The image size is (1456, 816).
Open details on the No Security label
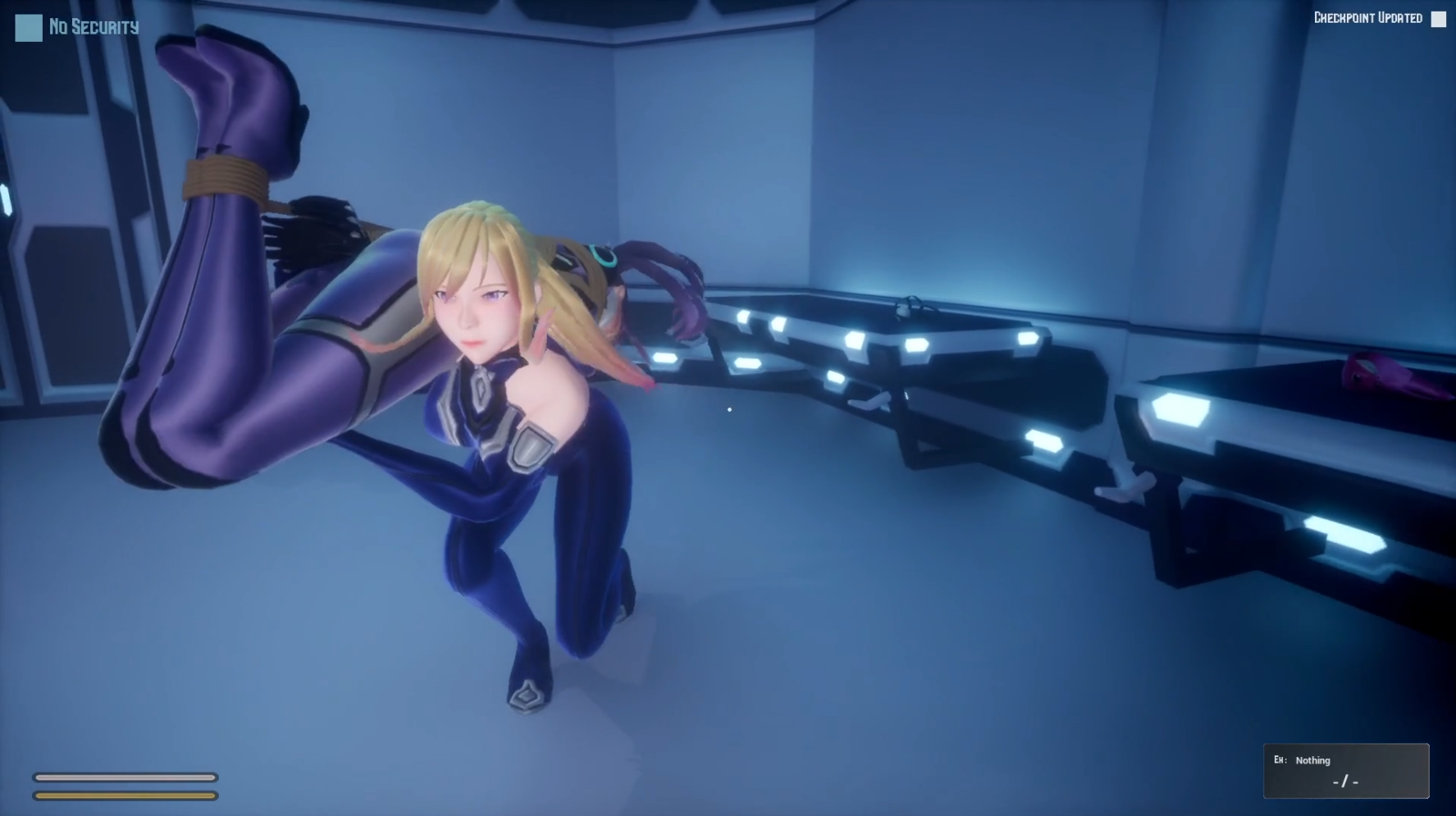92,27
